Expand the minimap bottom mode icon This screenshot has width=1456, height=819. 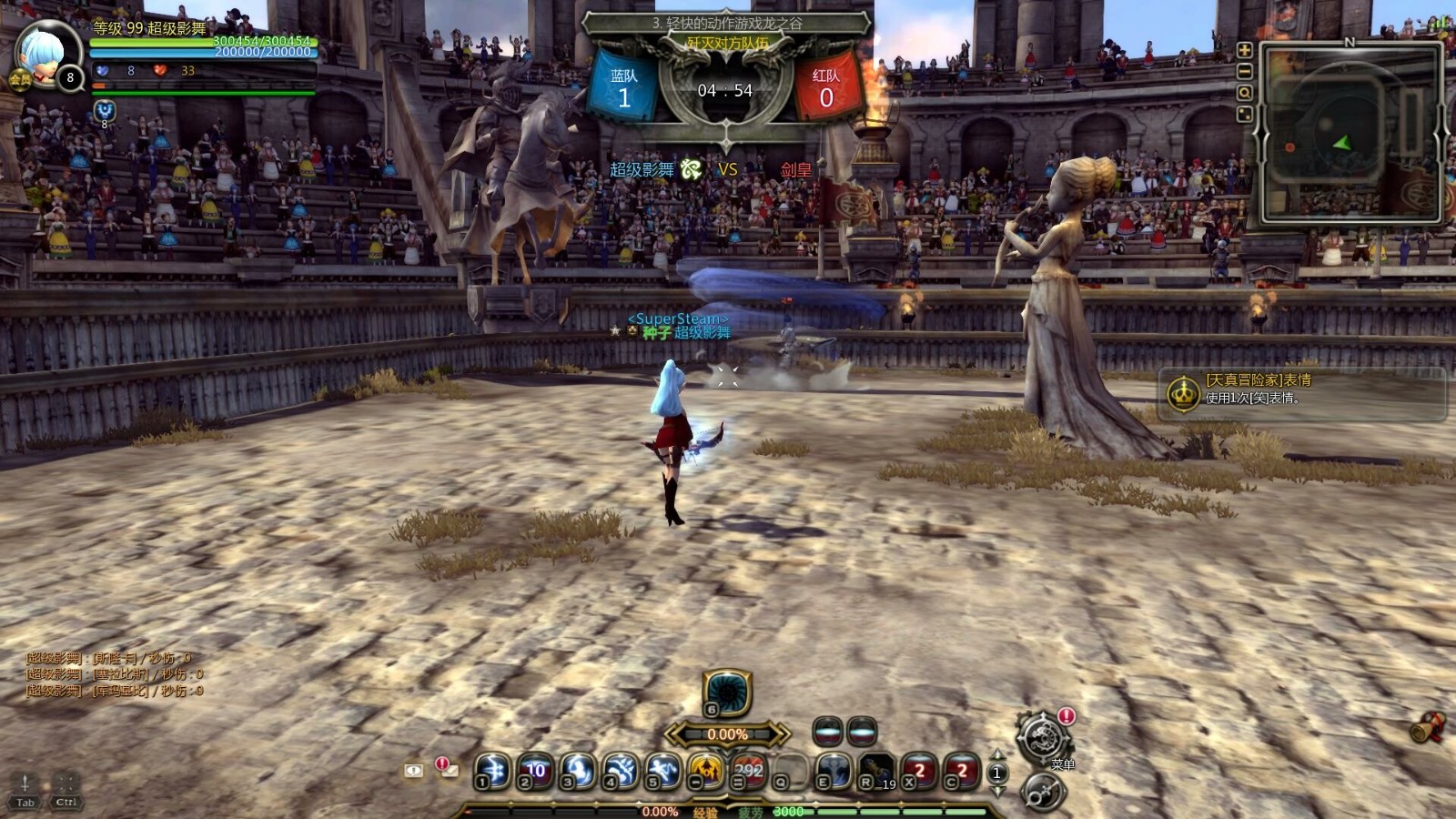(x=1244, y=114)
